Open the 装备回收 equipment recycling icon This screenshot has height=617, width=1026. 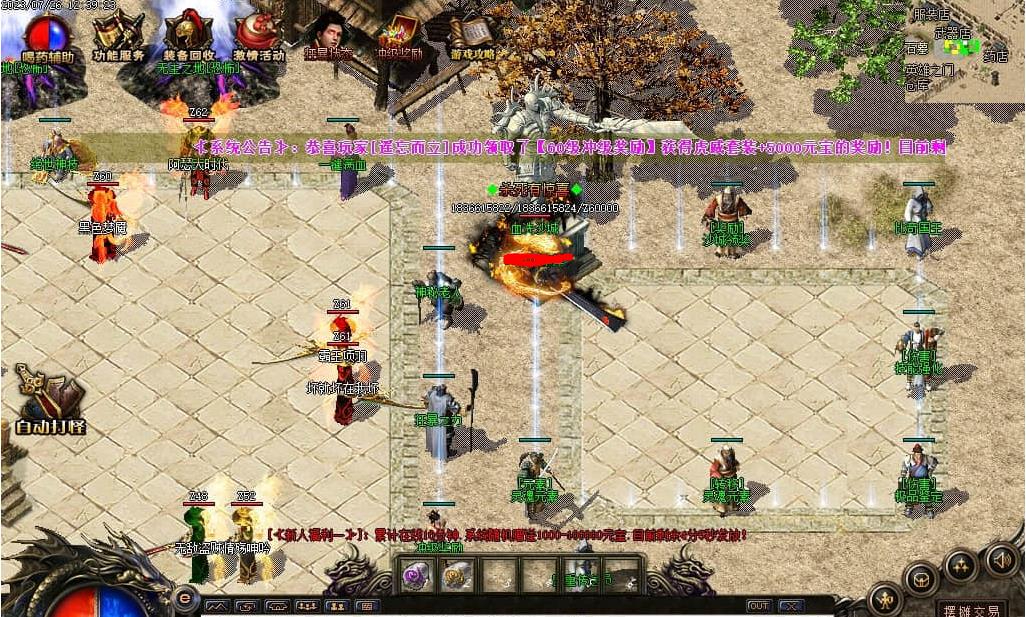[188, 36]
